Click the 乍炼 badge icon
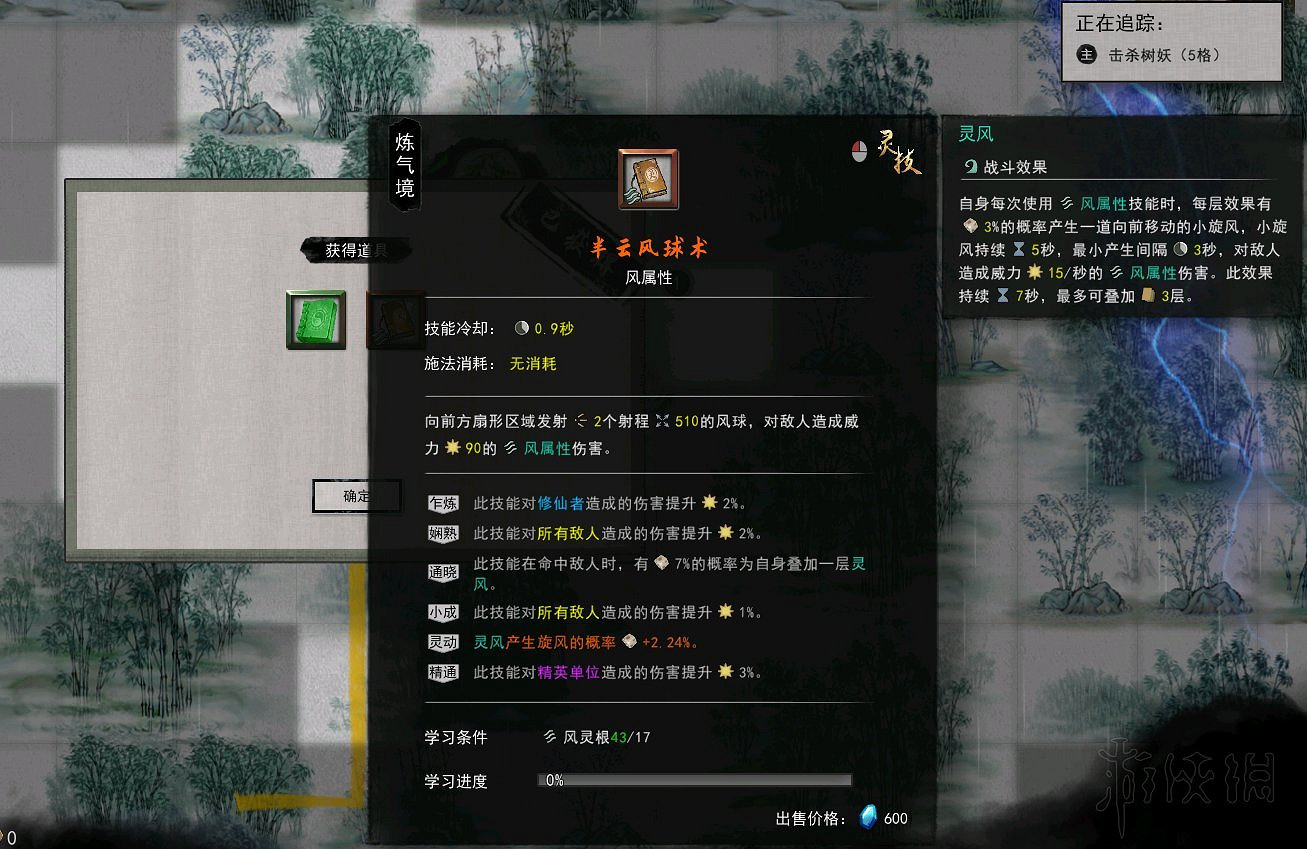 (442, 503)
